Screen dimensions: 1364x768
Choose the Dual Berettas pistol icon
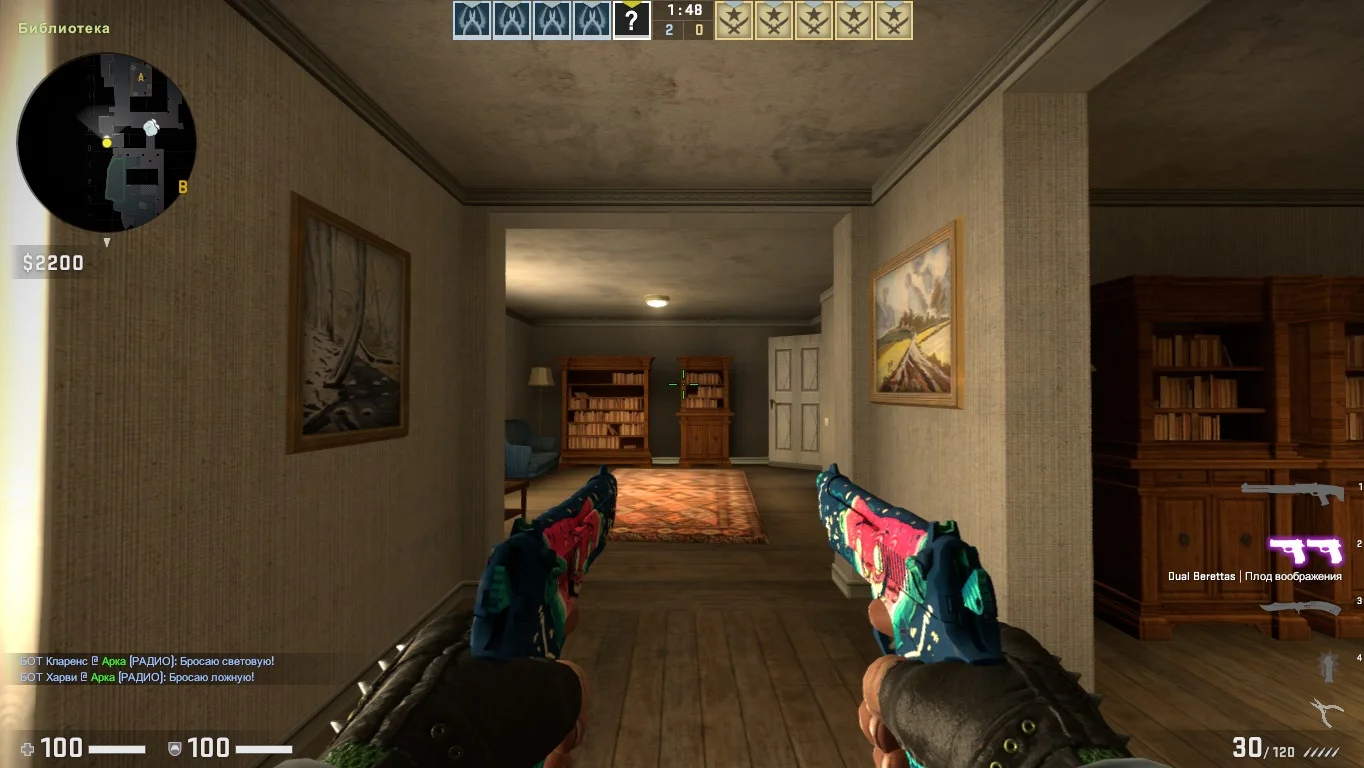point(1306,550)
